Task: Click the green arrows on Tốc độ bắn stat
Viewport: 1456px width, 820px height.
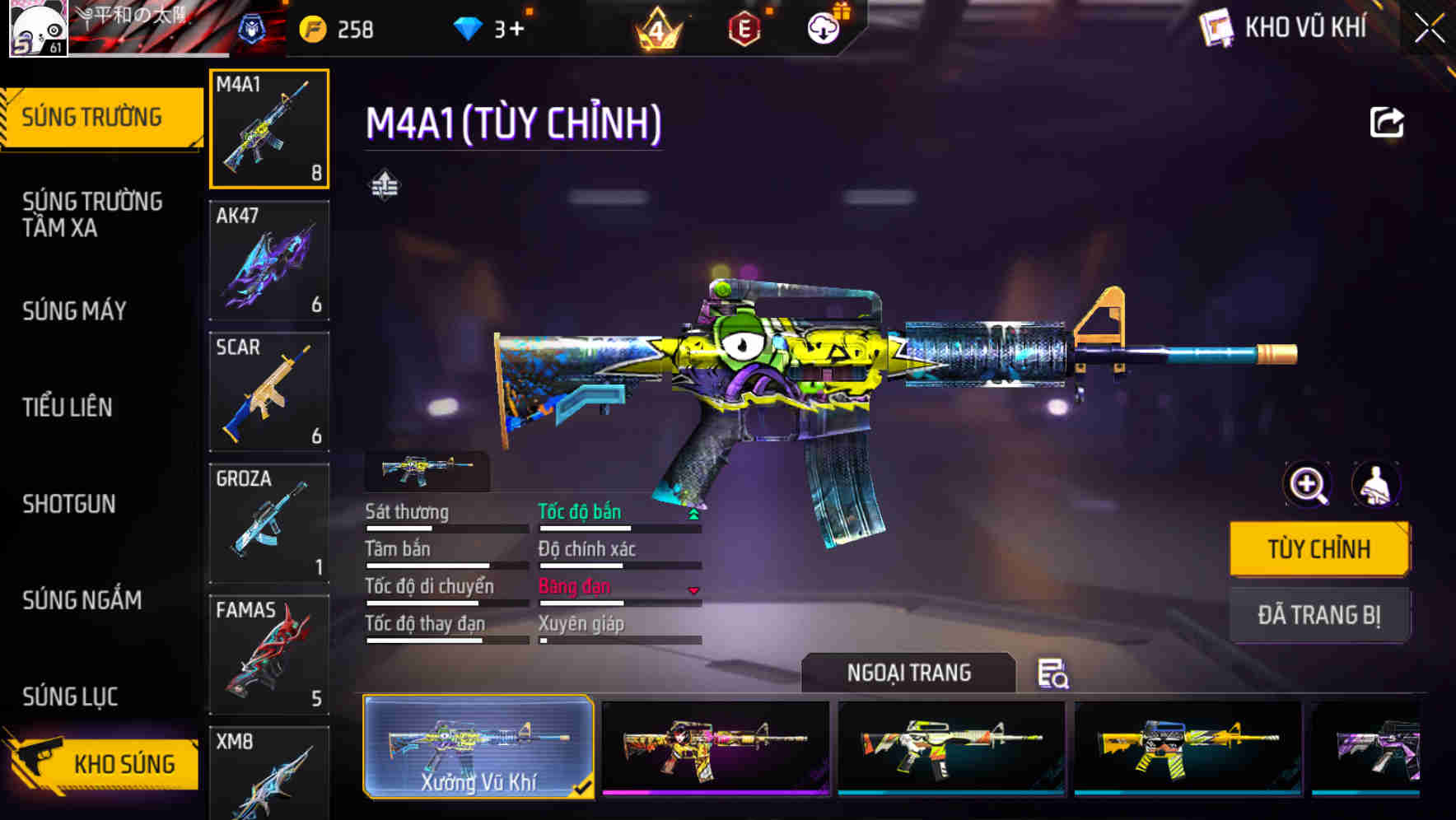Action: [x=694, y=512]
